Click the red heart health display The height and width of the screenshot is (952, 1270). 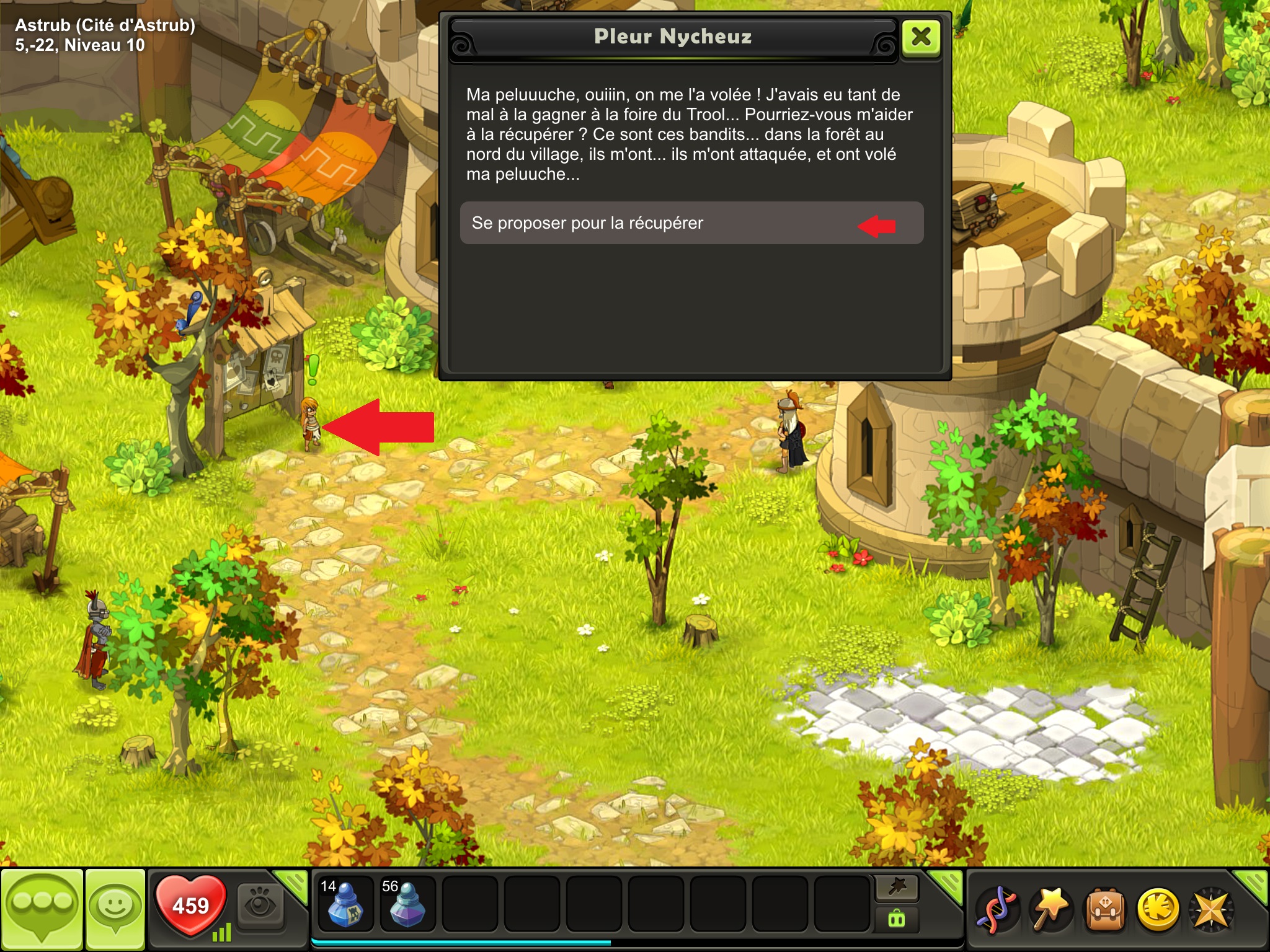coord(191,905)
